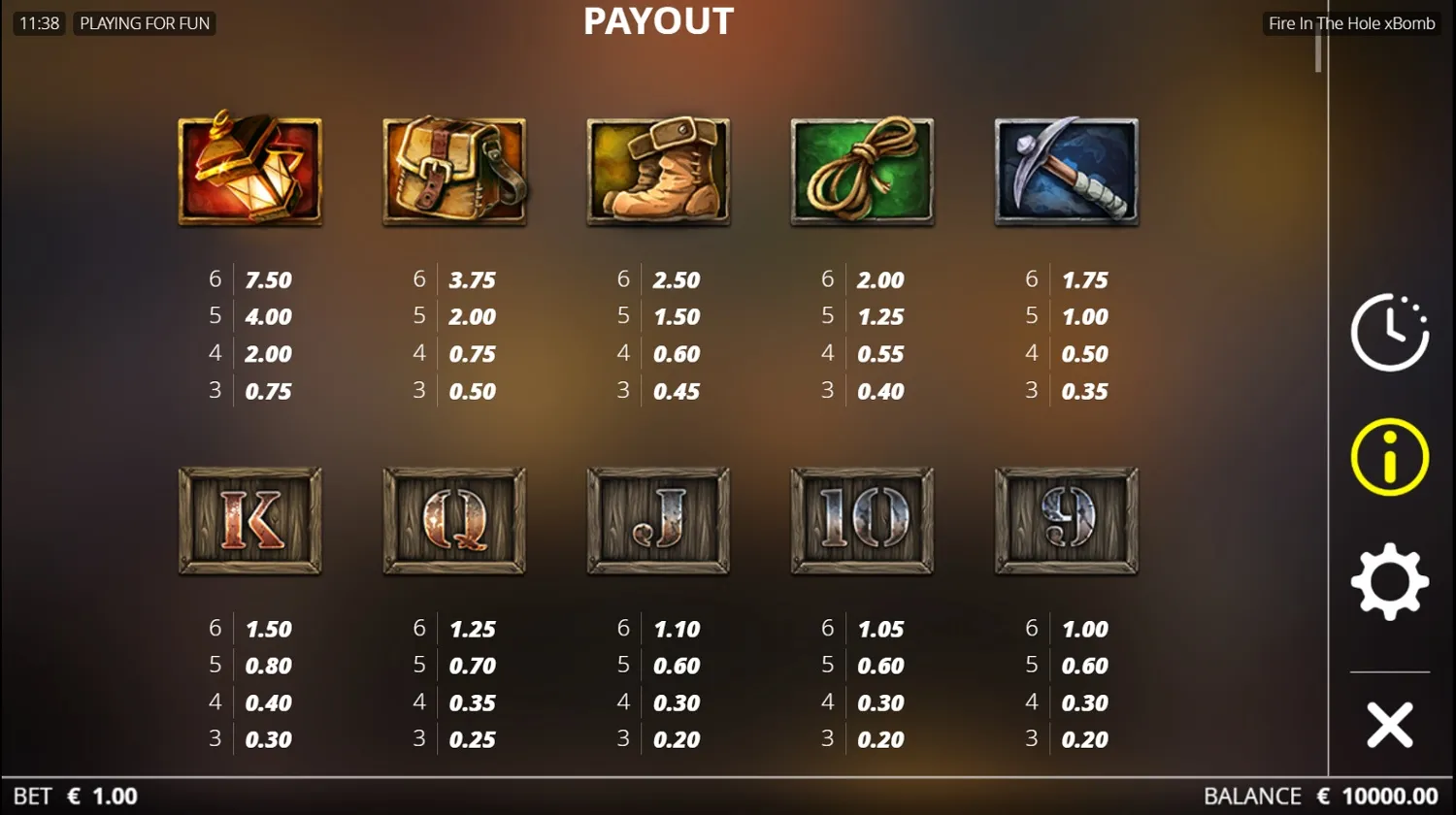Select the pickaxe symbol
1456x815 pixels.
[1065, 171]
